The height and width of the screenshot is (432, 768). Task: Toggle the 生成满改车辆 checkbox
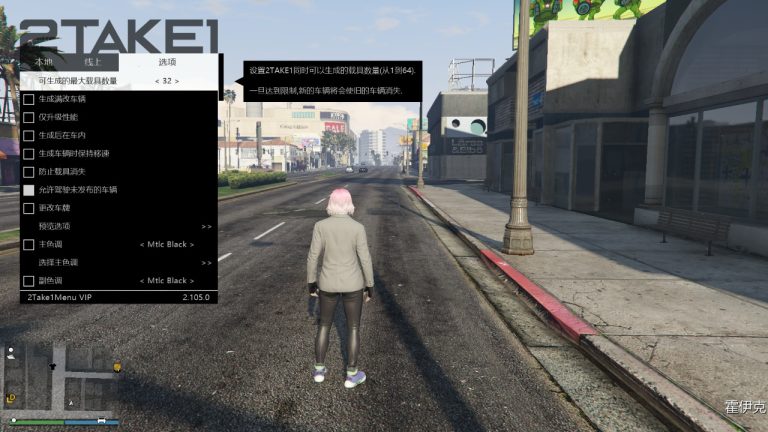click(29, 100)
